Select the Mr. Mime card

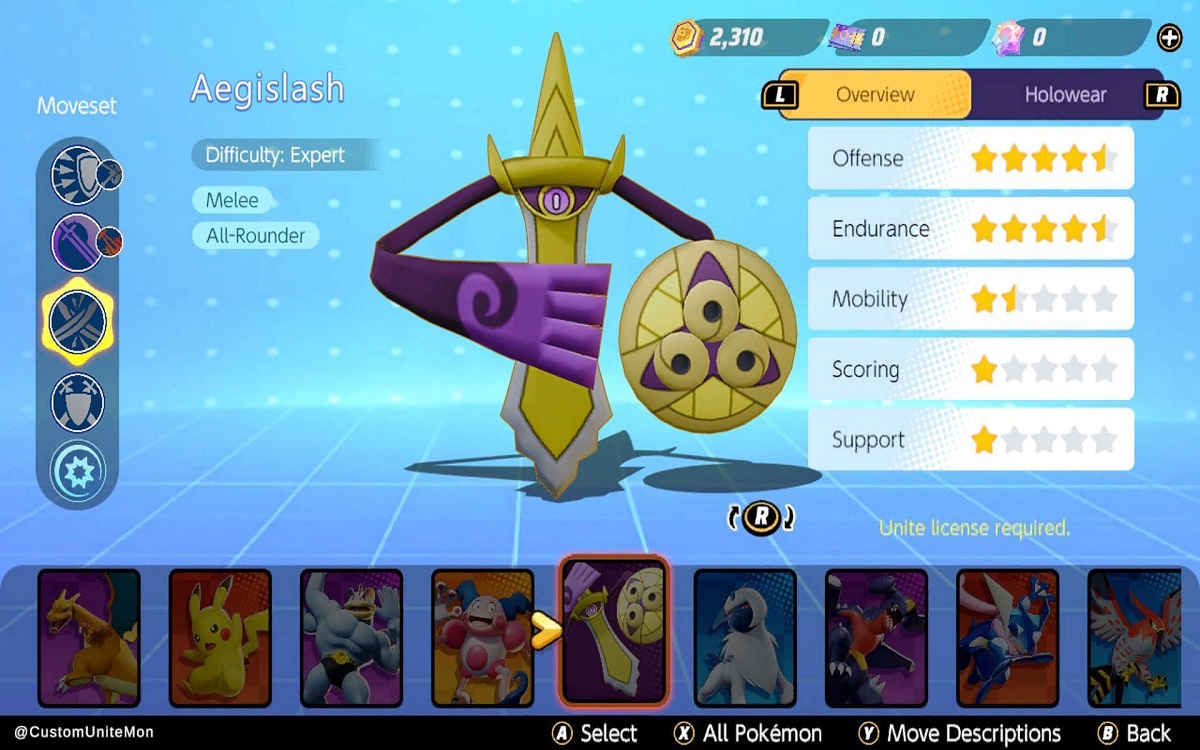(x=482, y=637)
